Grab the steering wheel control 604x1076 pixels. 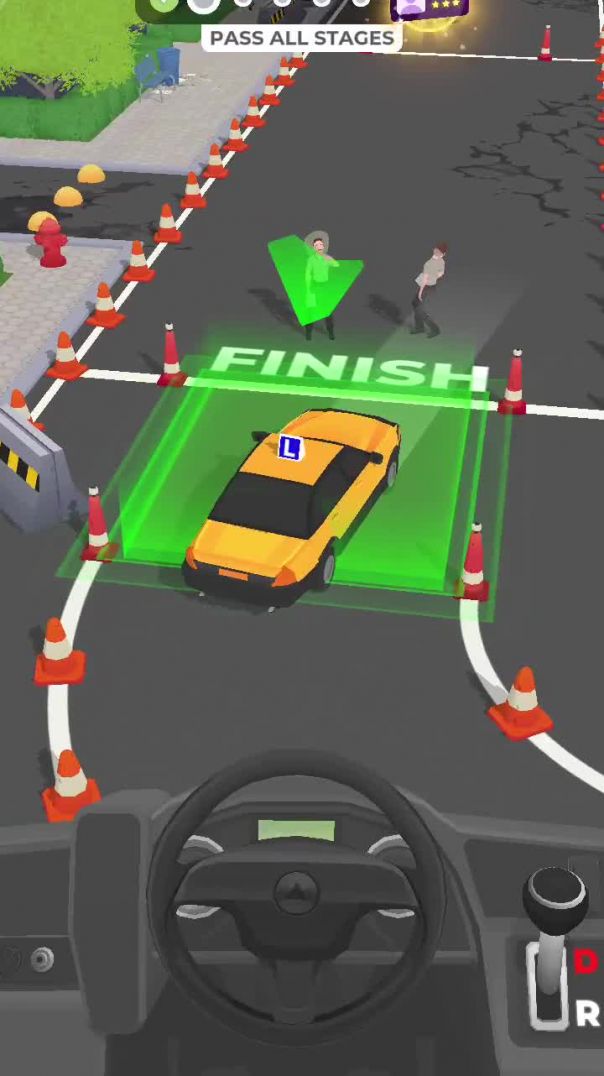click(296, 892)
